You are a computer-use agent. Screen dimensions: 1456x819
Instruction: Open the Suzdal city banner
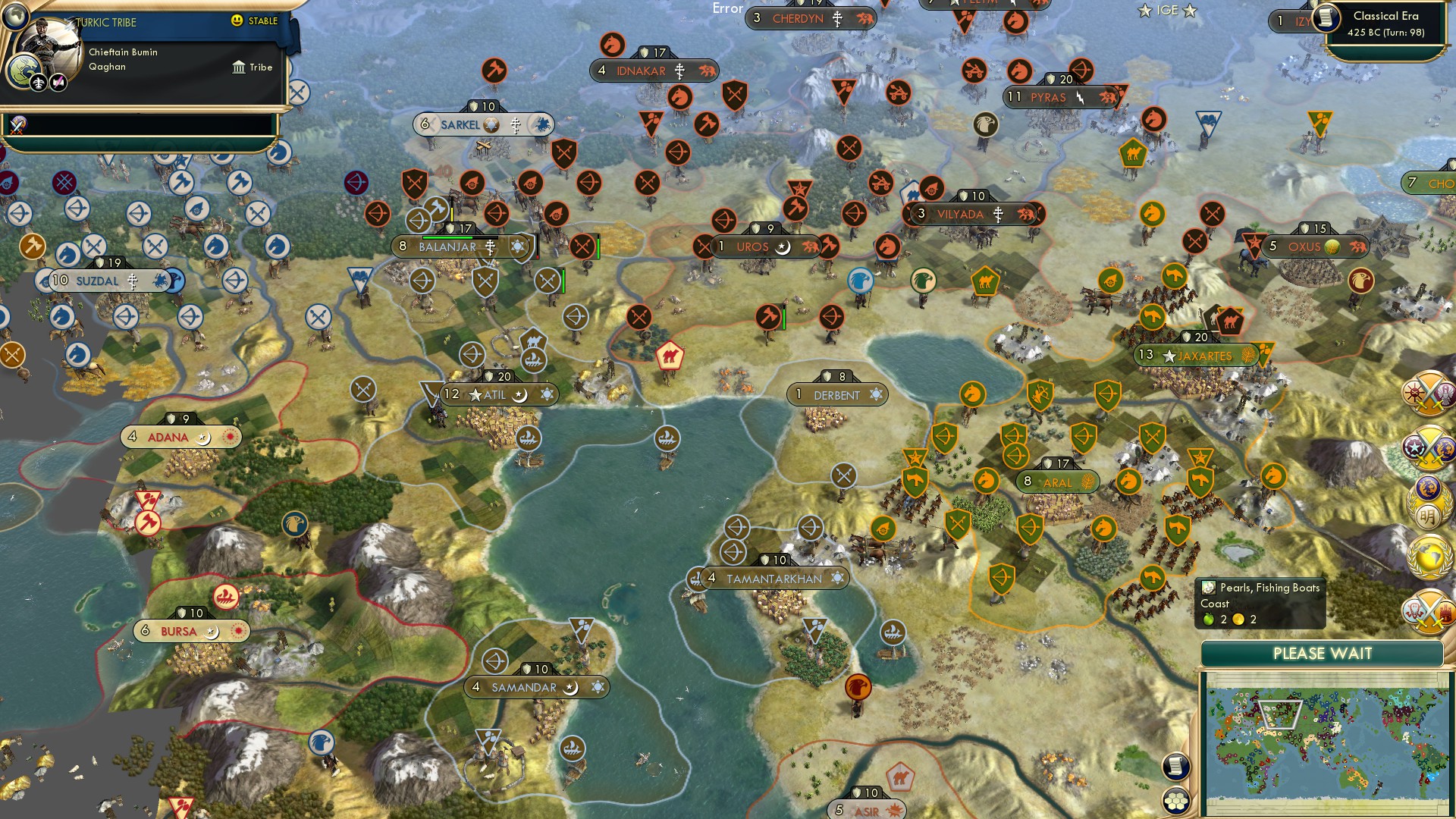pyautogui.click(x=102, y=281)
